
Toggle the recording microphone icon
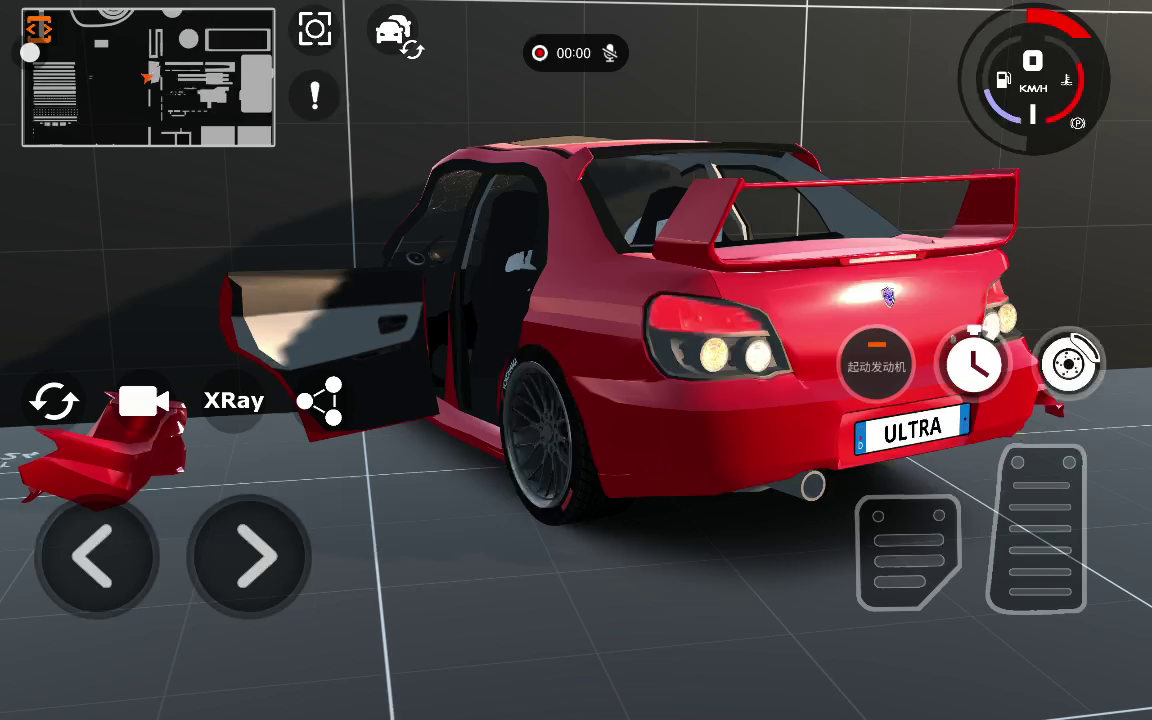click(x=609, y=53)
